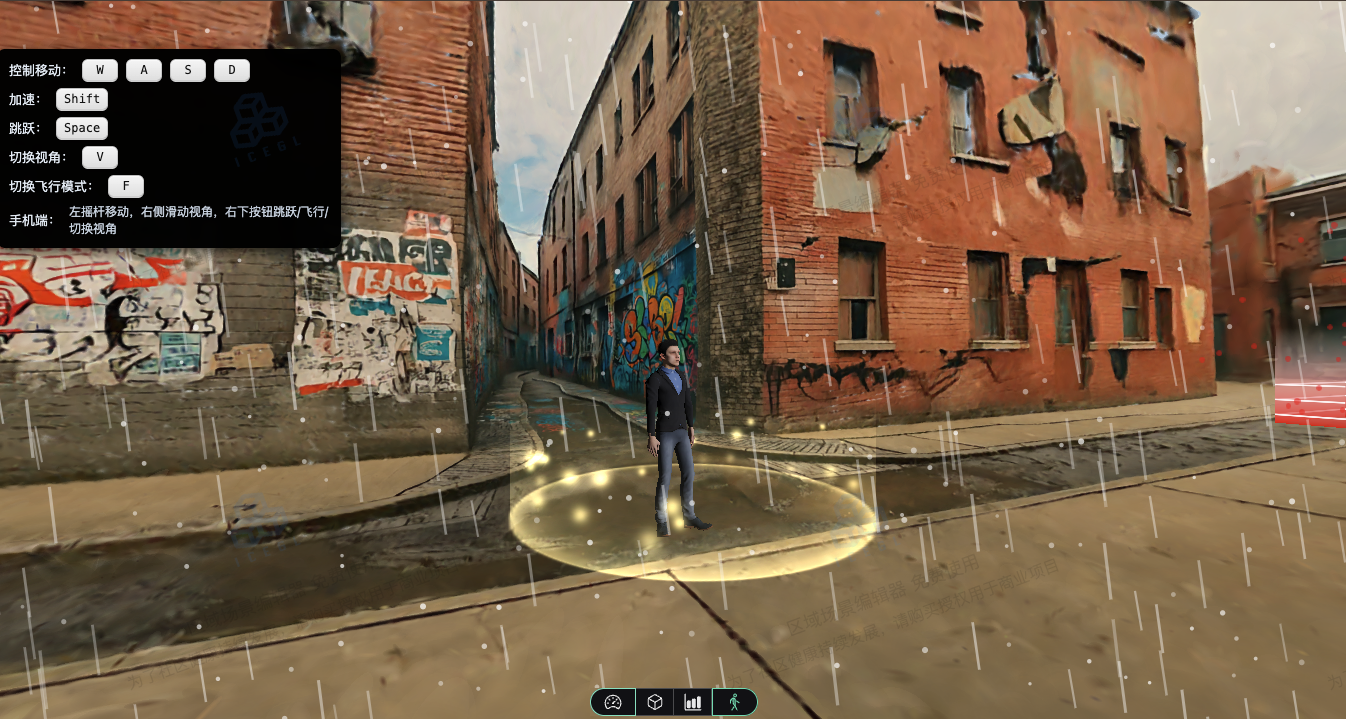The height and width of the screenshot is (719, 1346).
Task: Toggle the walking person mode icon
Action: [734, 702]
